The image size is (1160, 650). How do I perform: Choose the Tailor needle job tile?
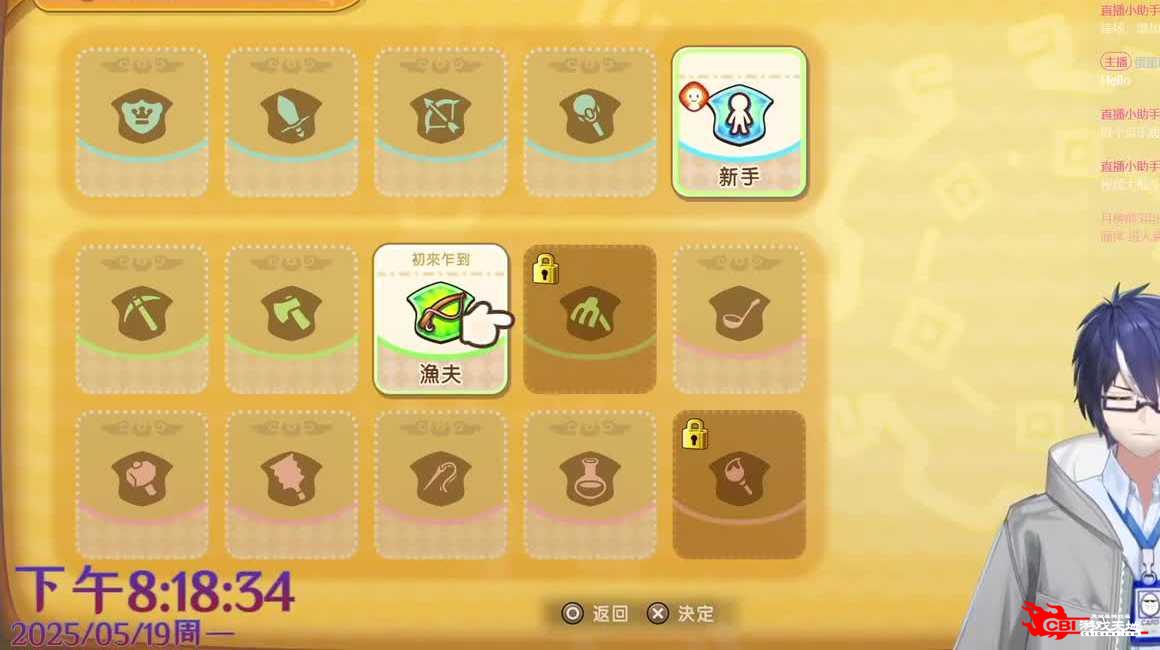tap(440, 484)
